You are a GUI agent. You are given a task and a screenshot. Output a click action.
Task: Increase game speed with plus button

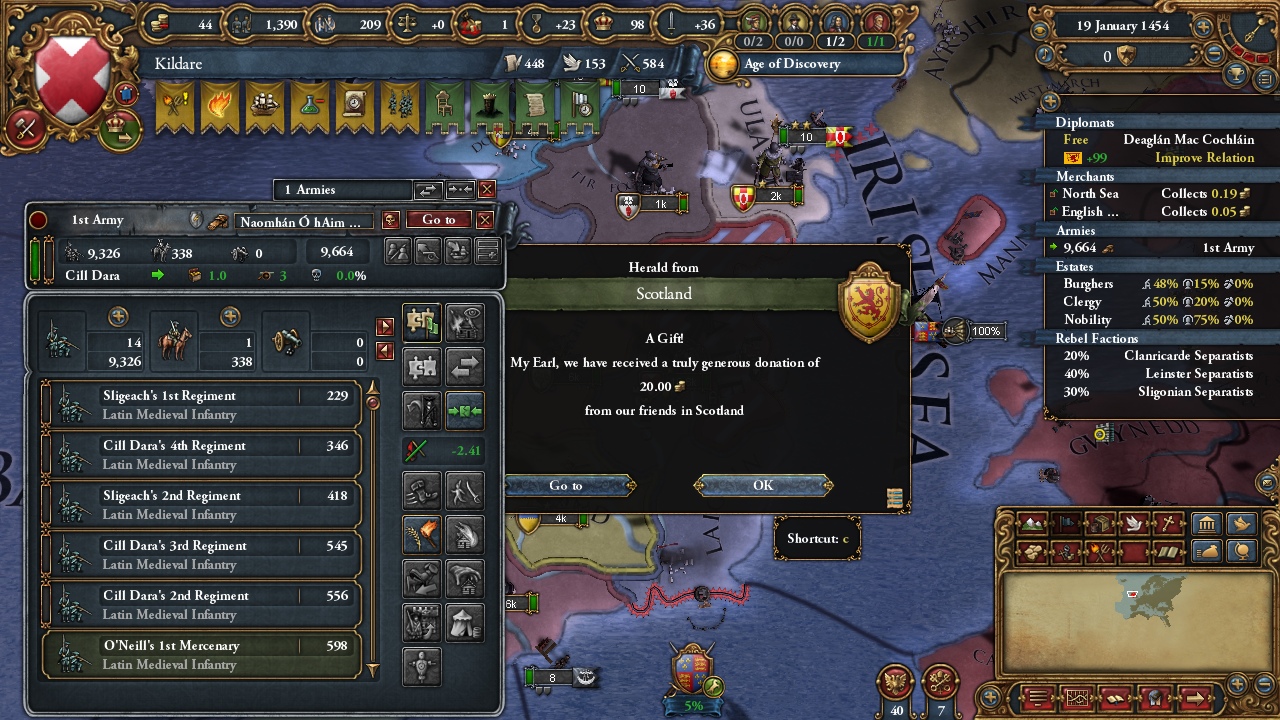1202,28
